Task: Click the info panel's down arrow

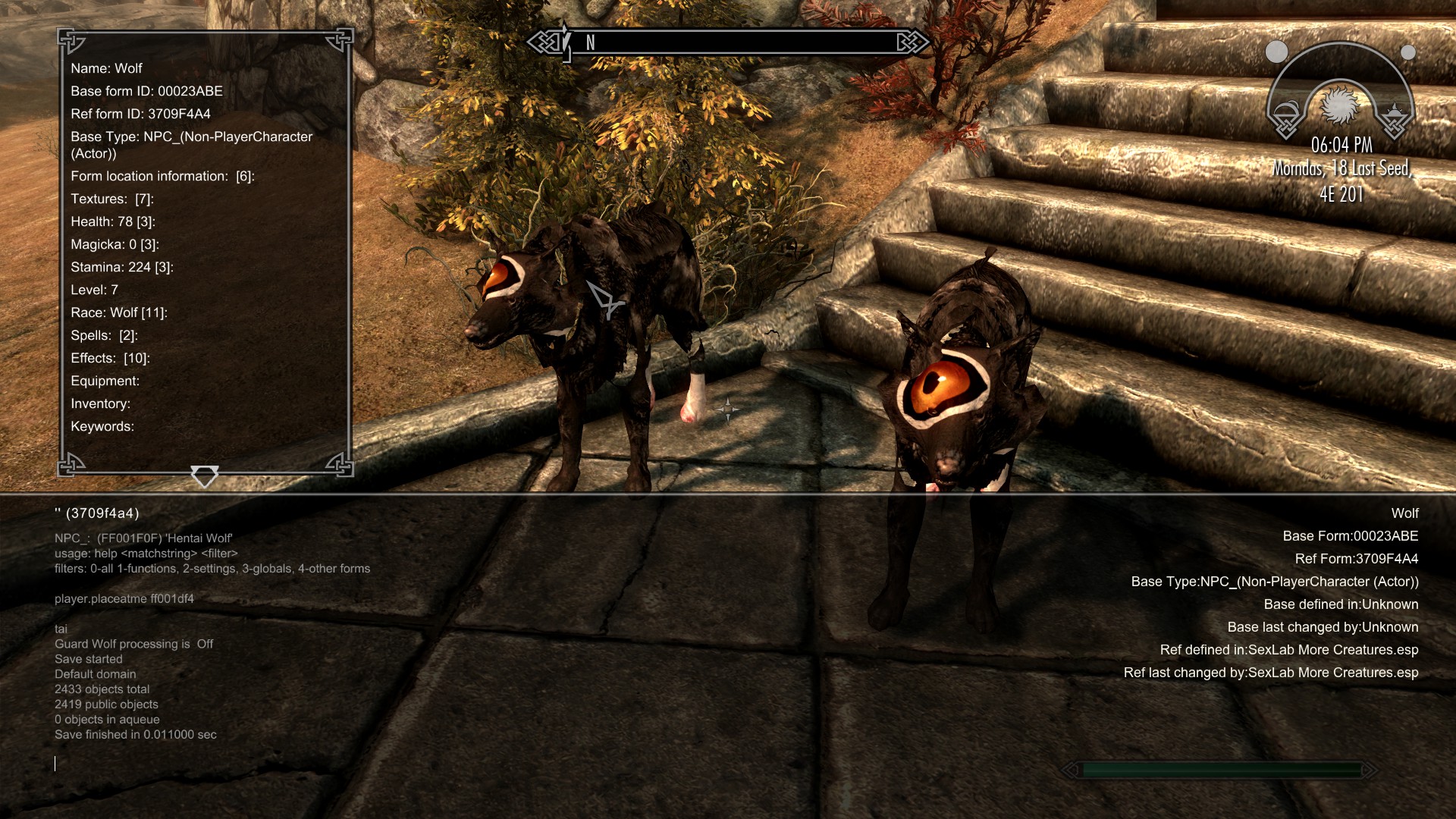Action: pos(205,476)
